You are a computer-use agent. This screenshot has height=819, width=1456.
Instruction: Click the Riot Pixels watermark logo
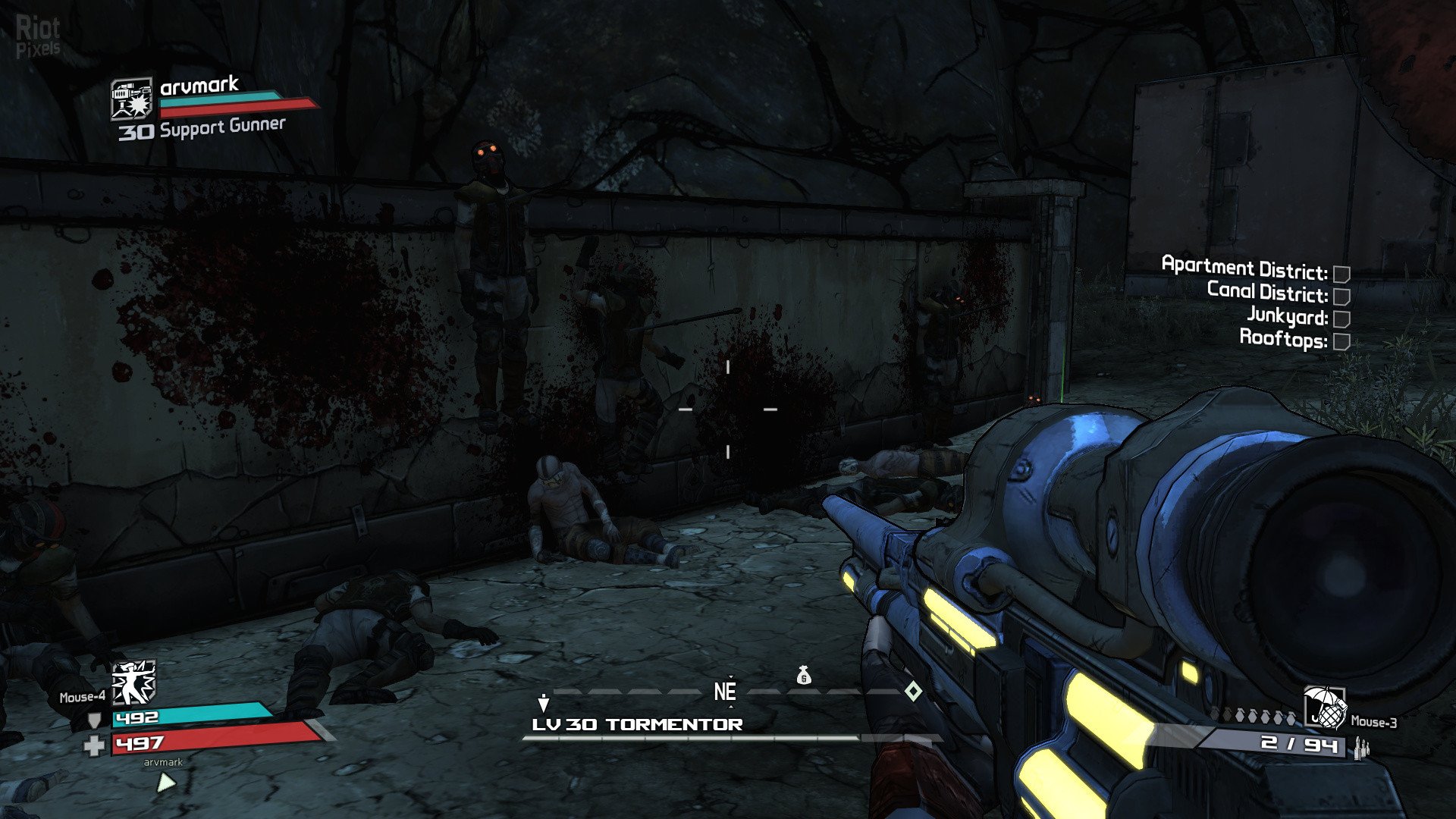pyautogui.click(x=38, y=36)
